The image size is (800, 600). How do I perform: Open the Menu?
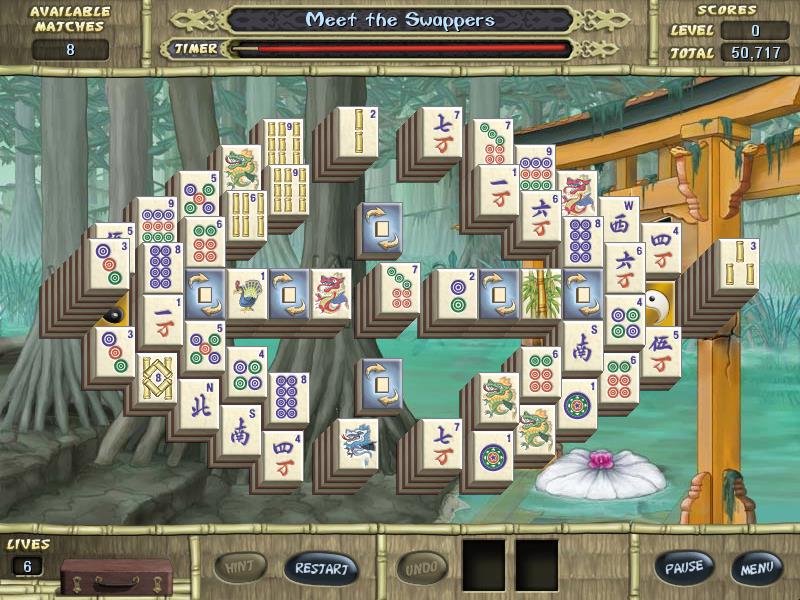click(756, 567)
